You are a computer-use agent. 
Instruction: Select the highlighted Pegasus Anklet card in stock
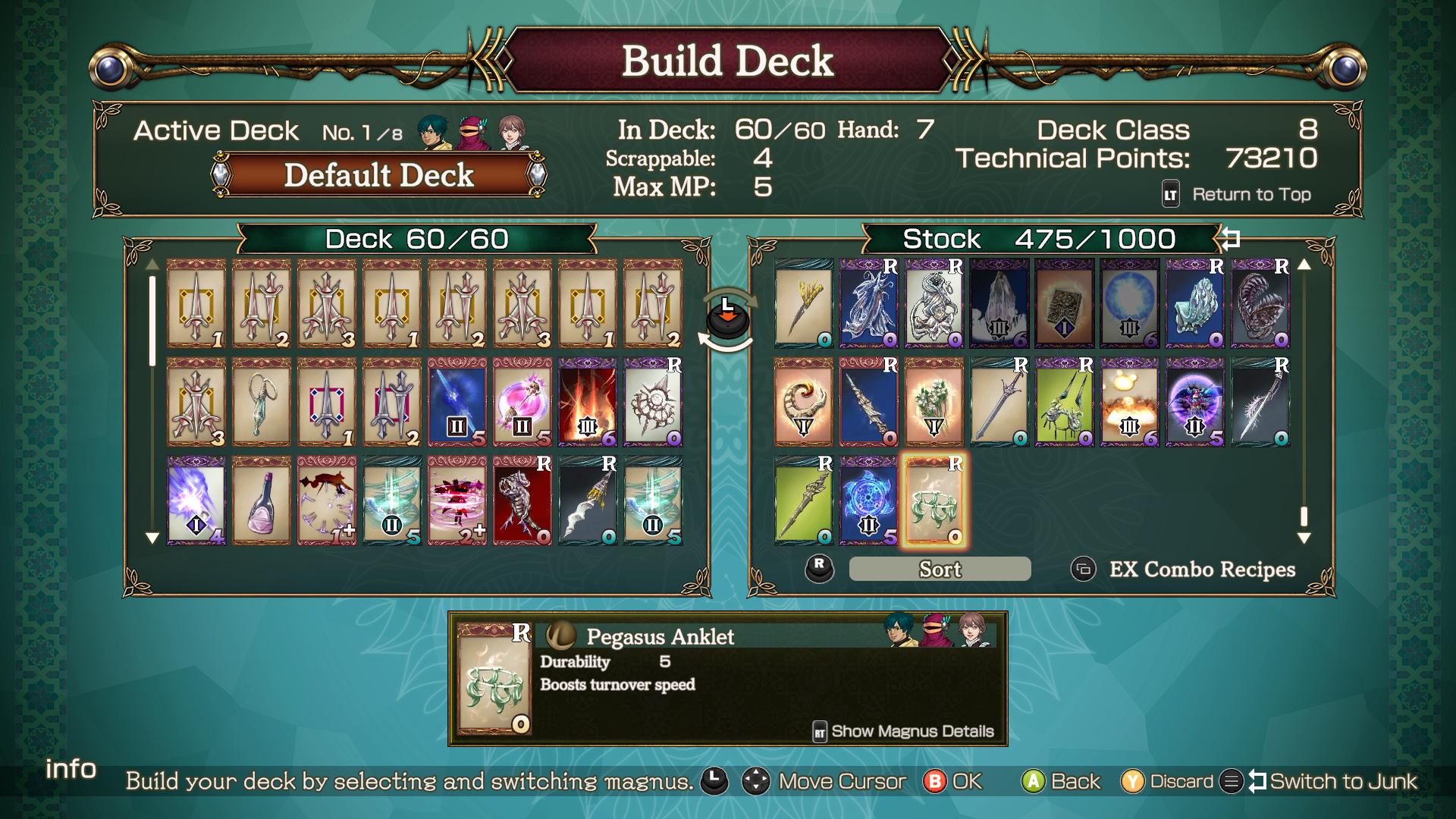click(x=934, y=500)
